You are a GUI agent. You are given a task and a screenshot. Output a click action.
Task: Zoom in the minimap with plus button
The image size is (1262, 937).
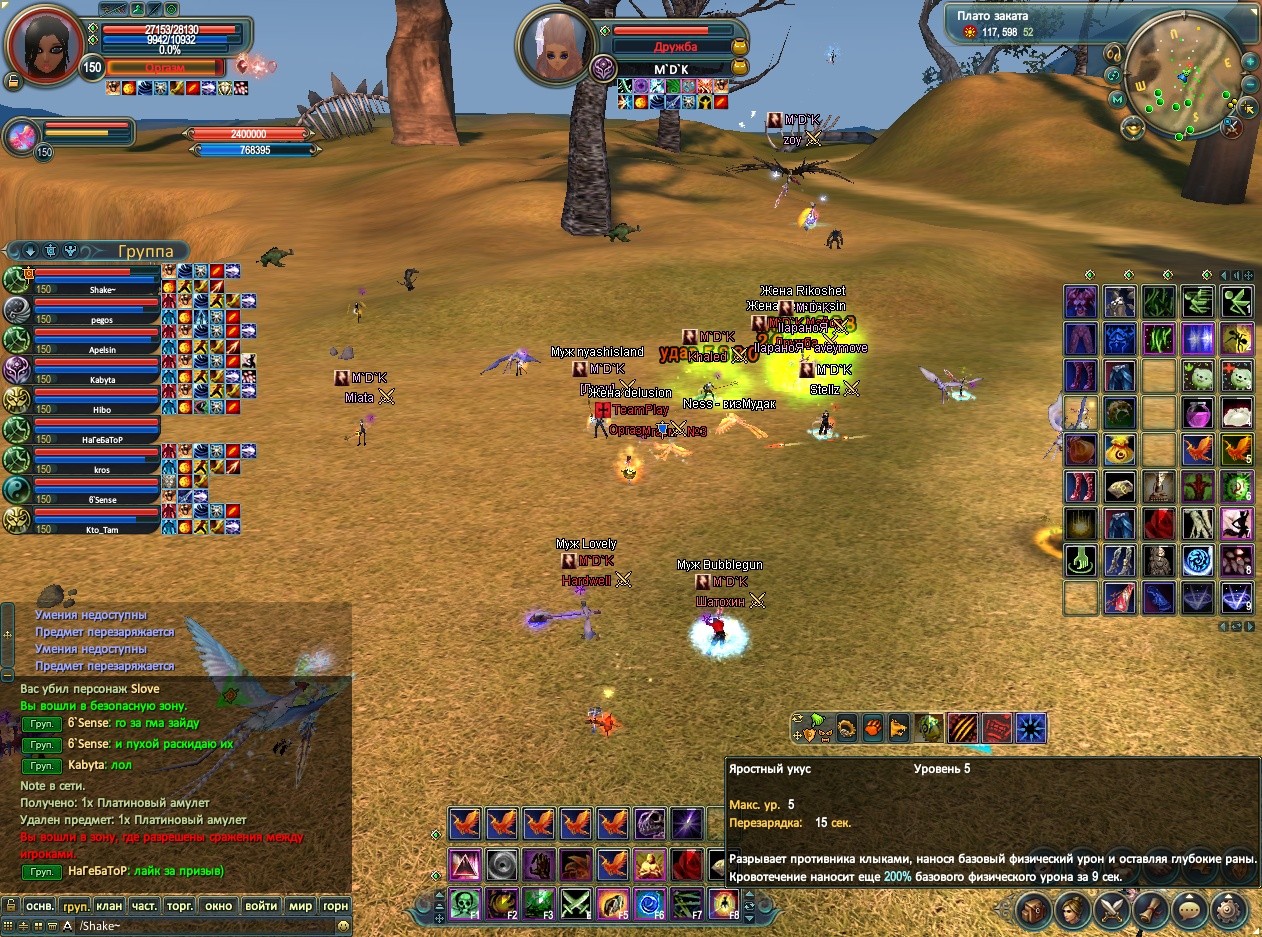(1250, 60)
